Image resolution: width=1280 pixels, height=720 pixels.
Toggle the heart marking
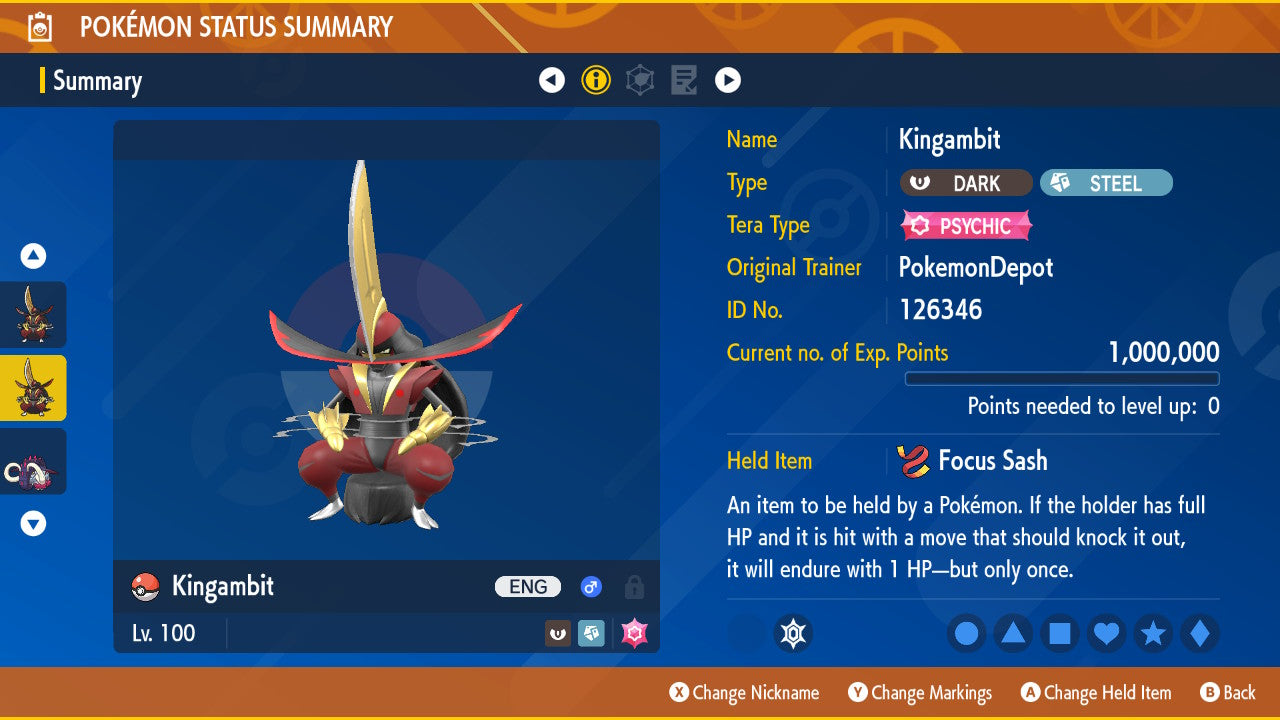point(1106,633)
